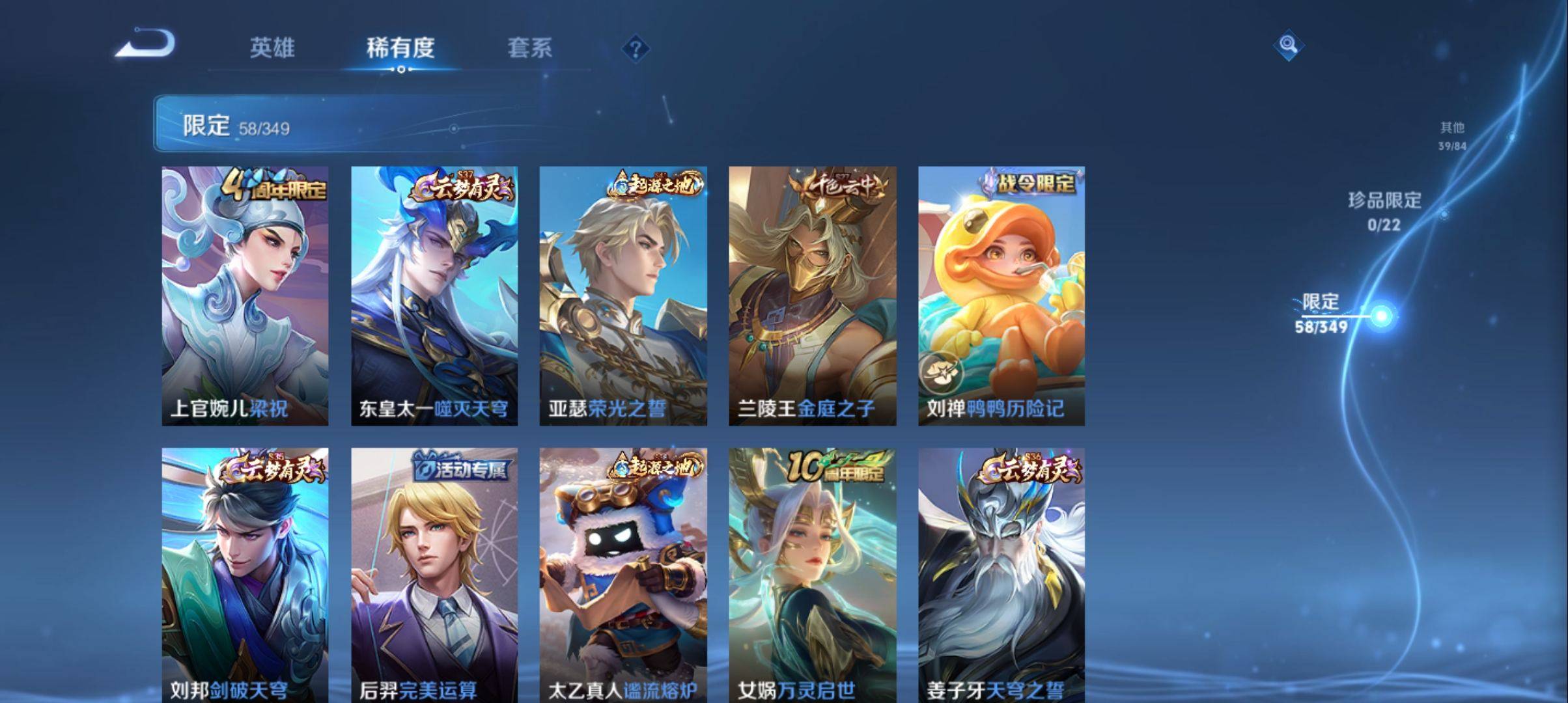1568x703 pixels.
Task: Switch to the 套系 tab
Action: (x=531, y=47)
